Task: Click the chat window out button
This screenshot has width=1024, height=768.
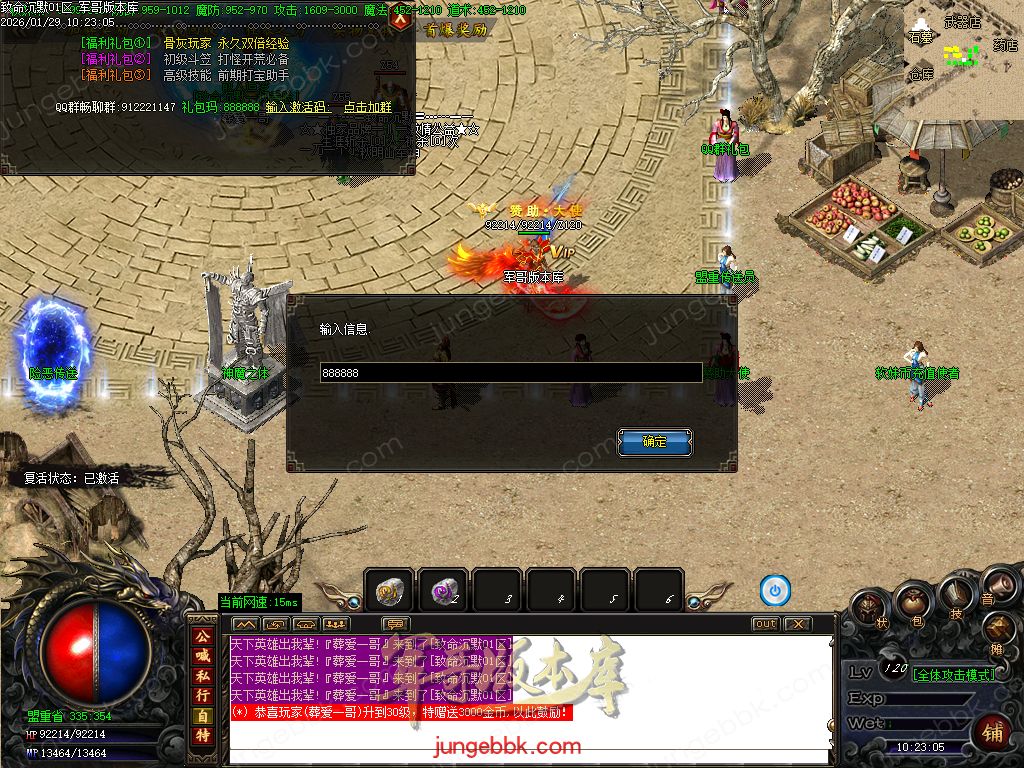Action: 765,624
